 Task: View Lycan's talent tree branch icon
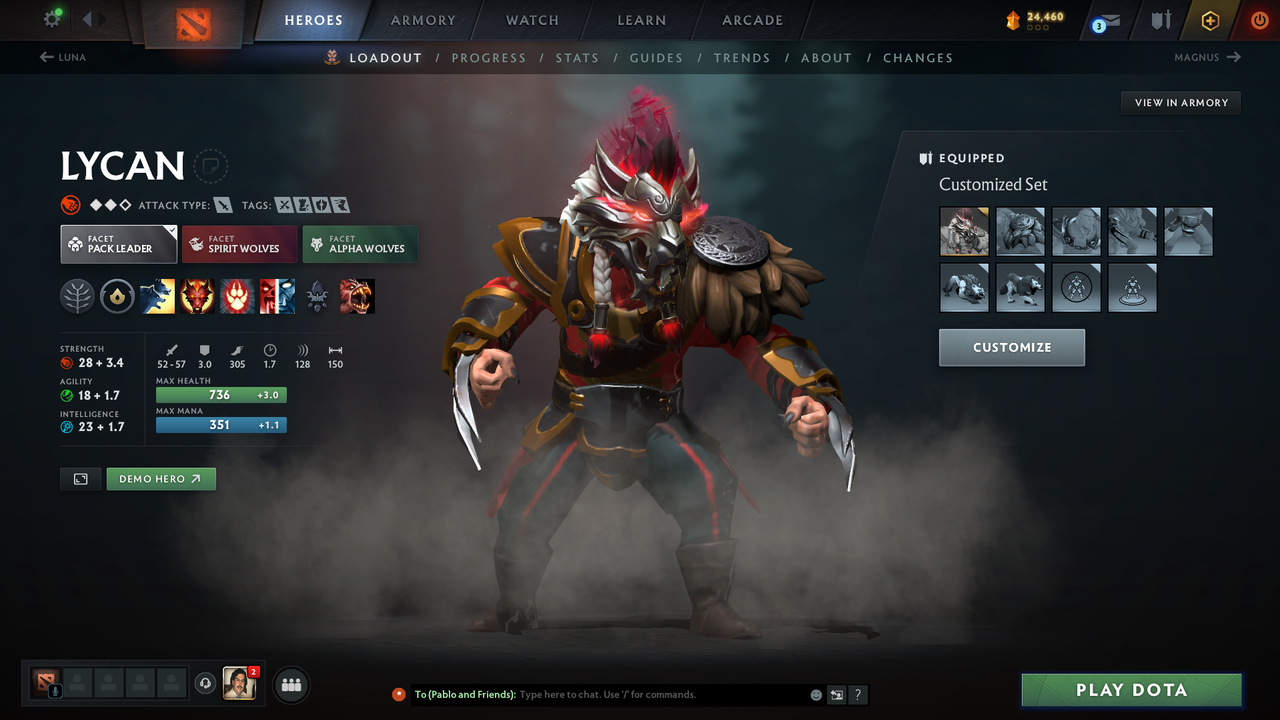(77, 296)
